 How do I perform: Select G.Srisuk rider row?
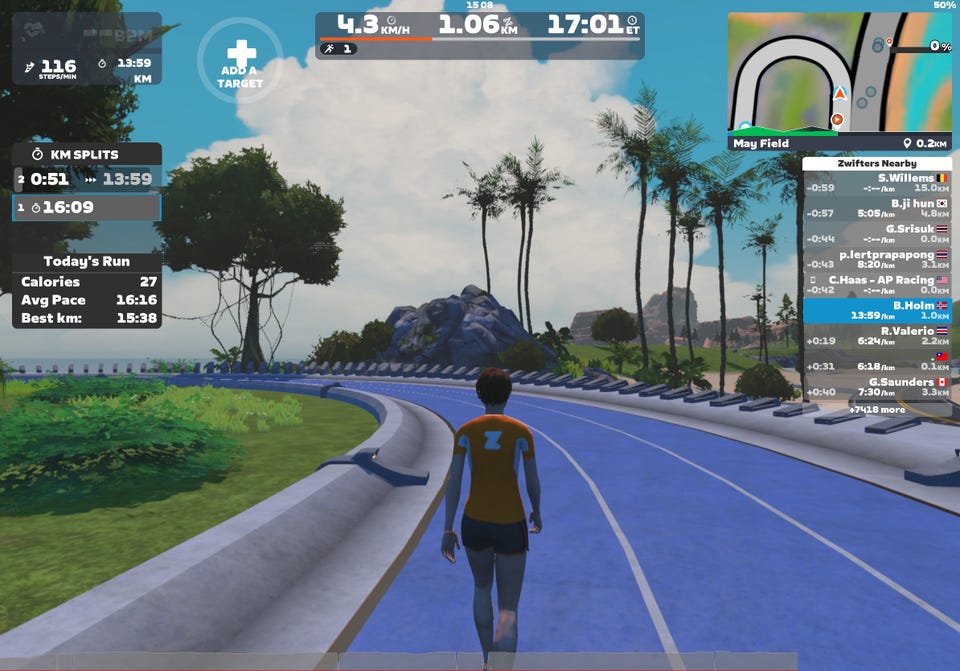[877, 233]
